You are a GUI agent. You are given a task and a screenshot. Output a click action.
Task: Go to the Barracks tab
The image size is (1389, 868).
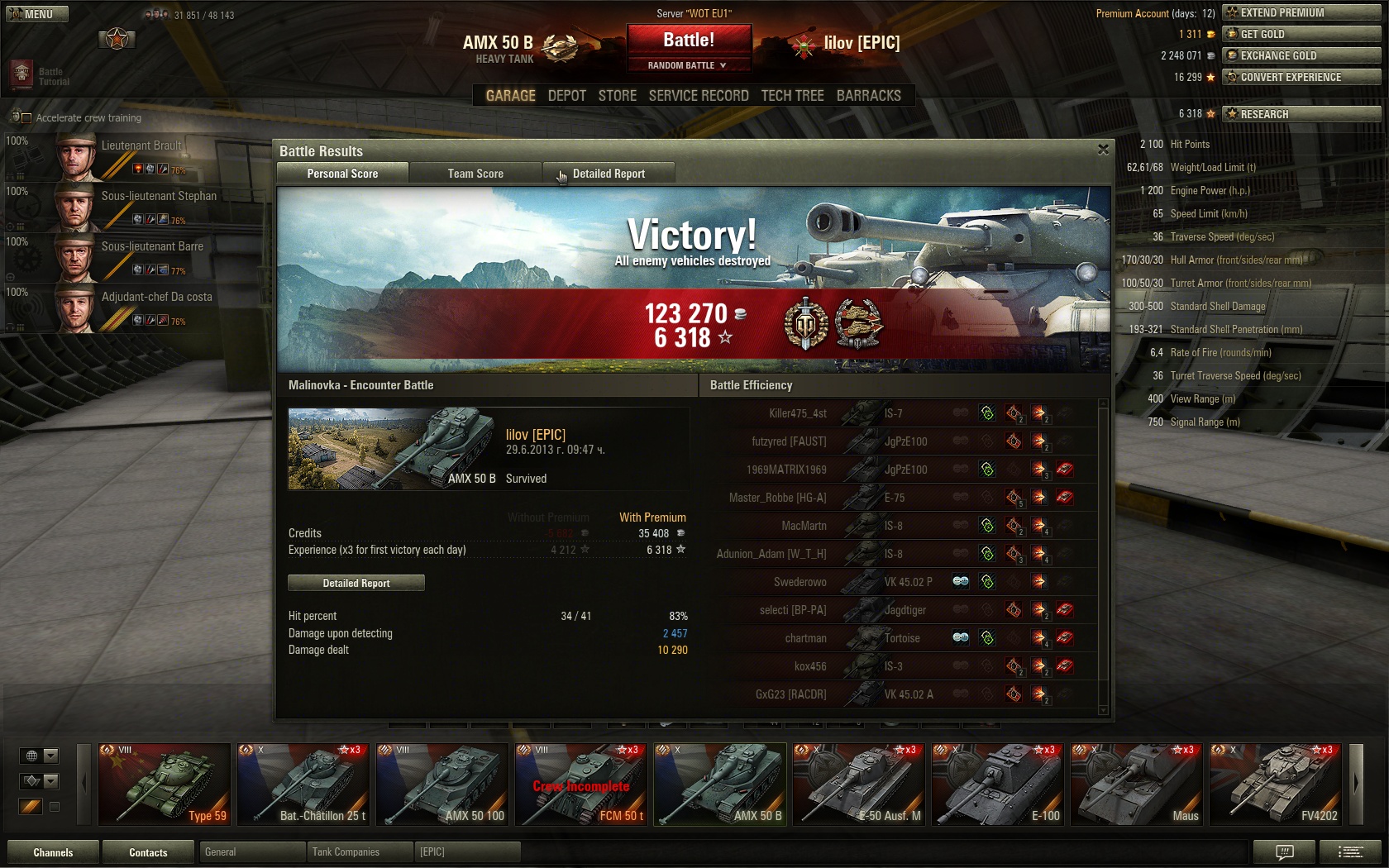[x=868, y=96]
